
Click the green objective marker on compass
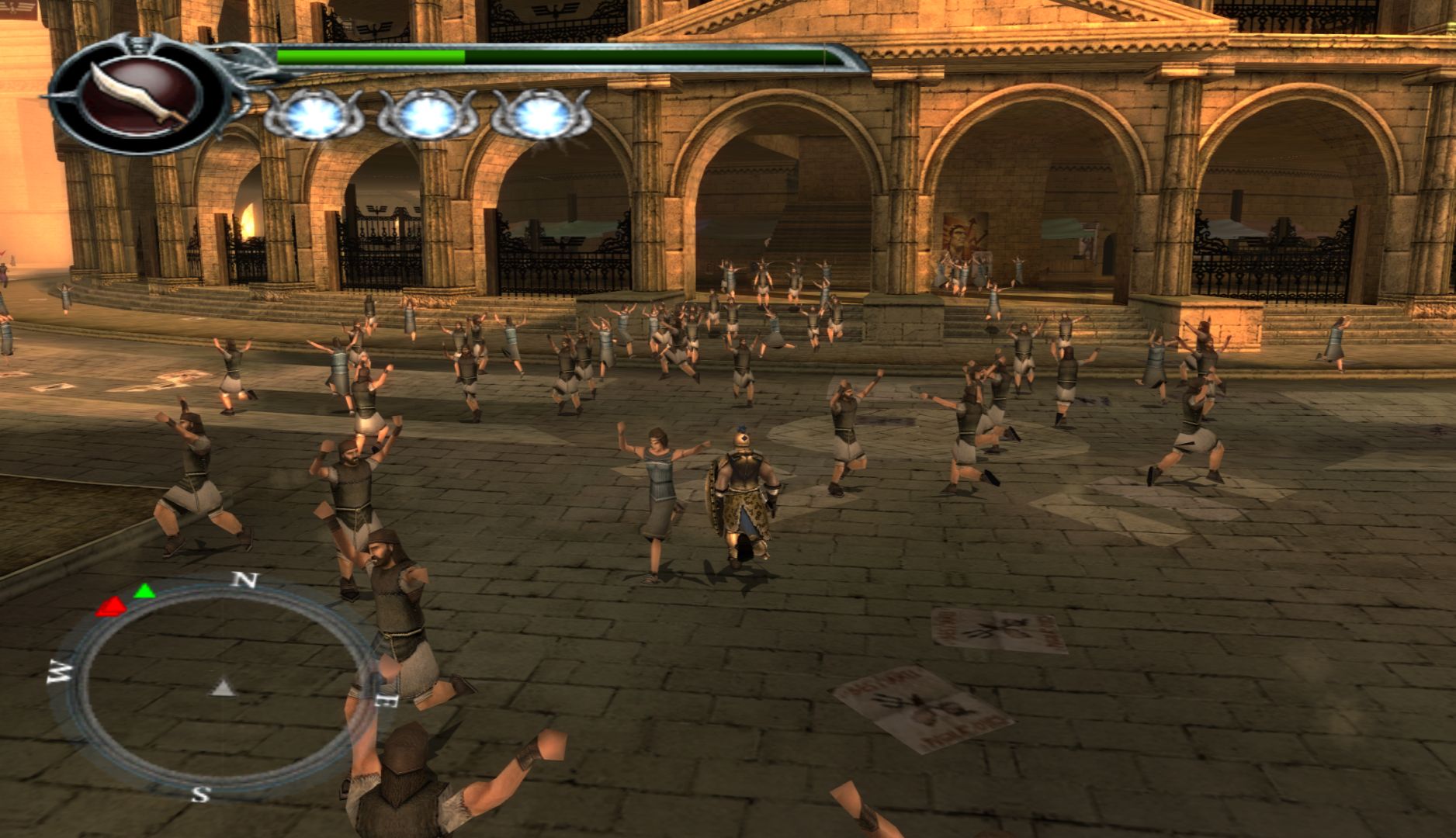144,591
